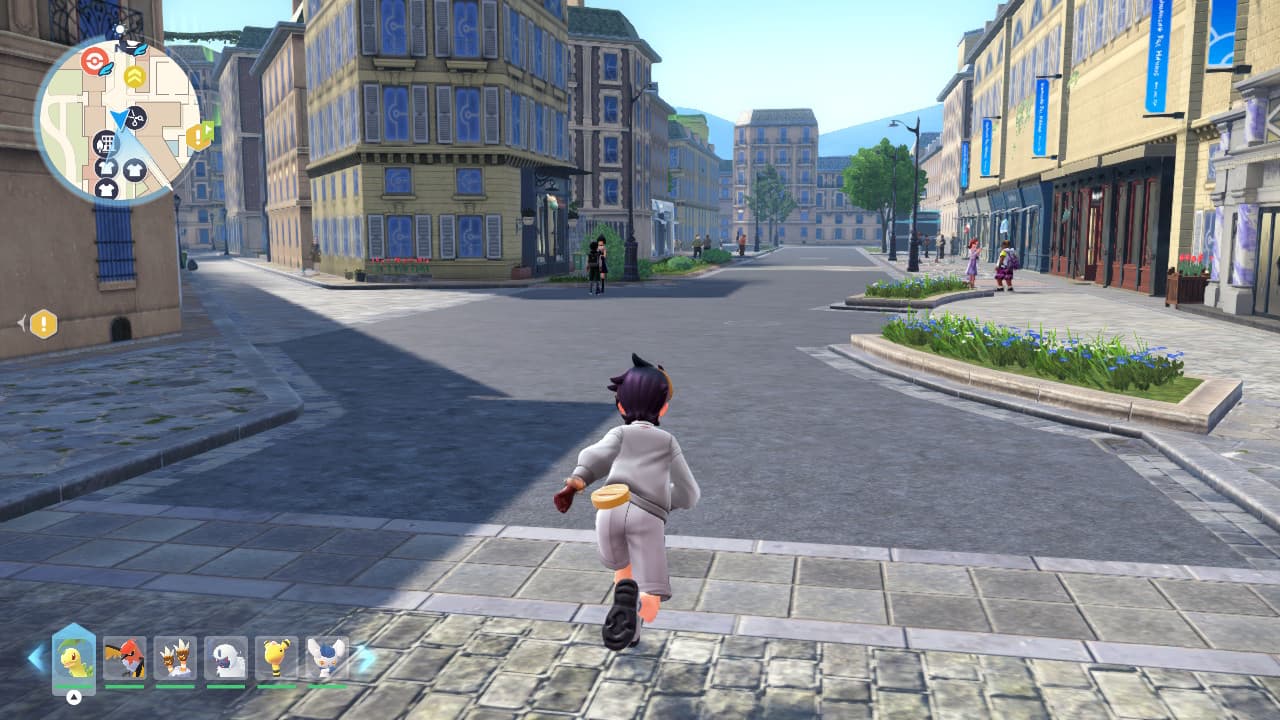Viewport: 1280px width, 720px height.
Task: Choose Fletchinder from the party bar
Action: point(124,657)
